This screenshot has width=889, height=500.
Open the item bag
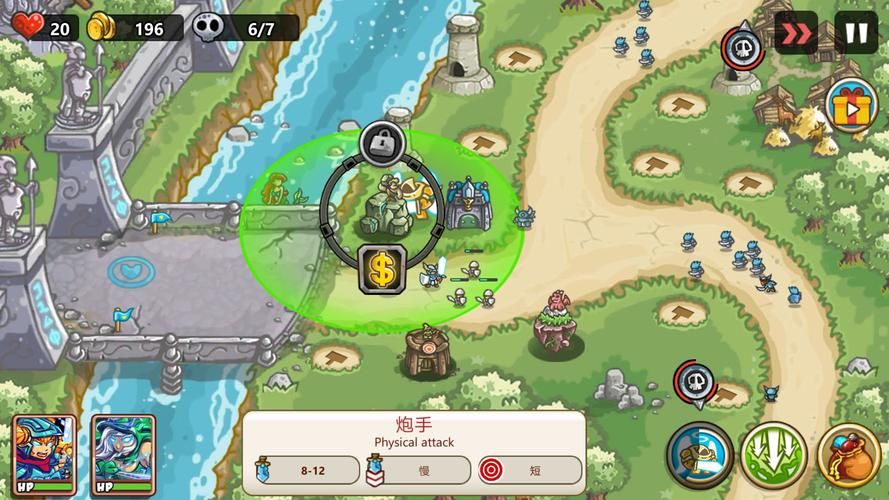pyautogui.click(x=849, y=455)
